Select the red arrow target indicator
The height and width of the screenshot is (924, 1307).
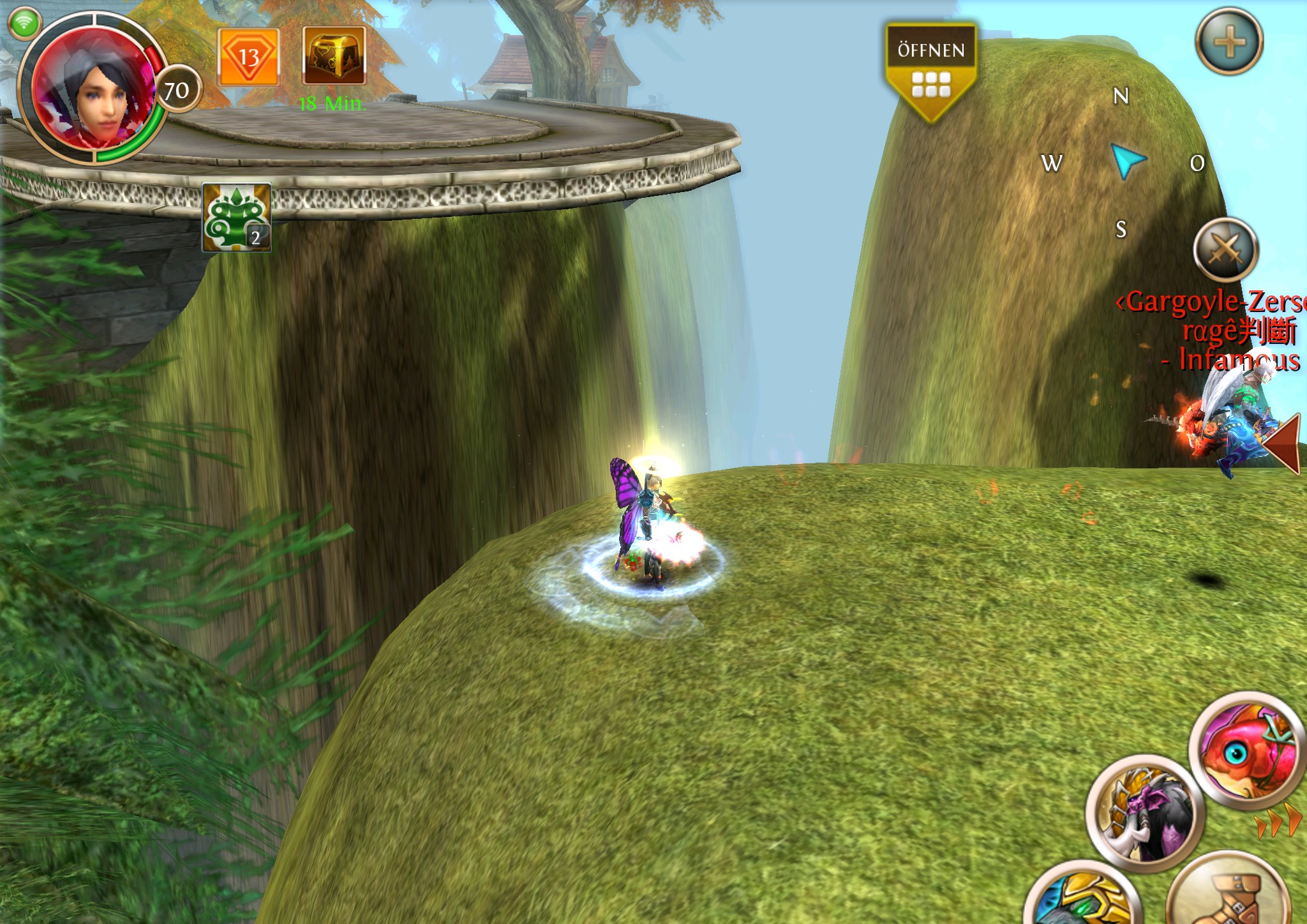[1283, 445]
